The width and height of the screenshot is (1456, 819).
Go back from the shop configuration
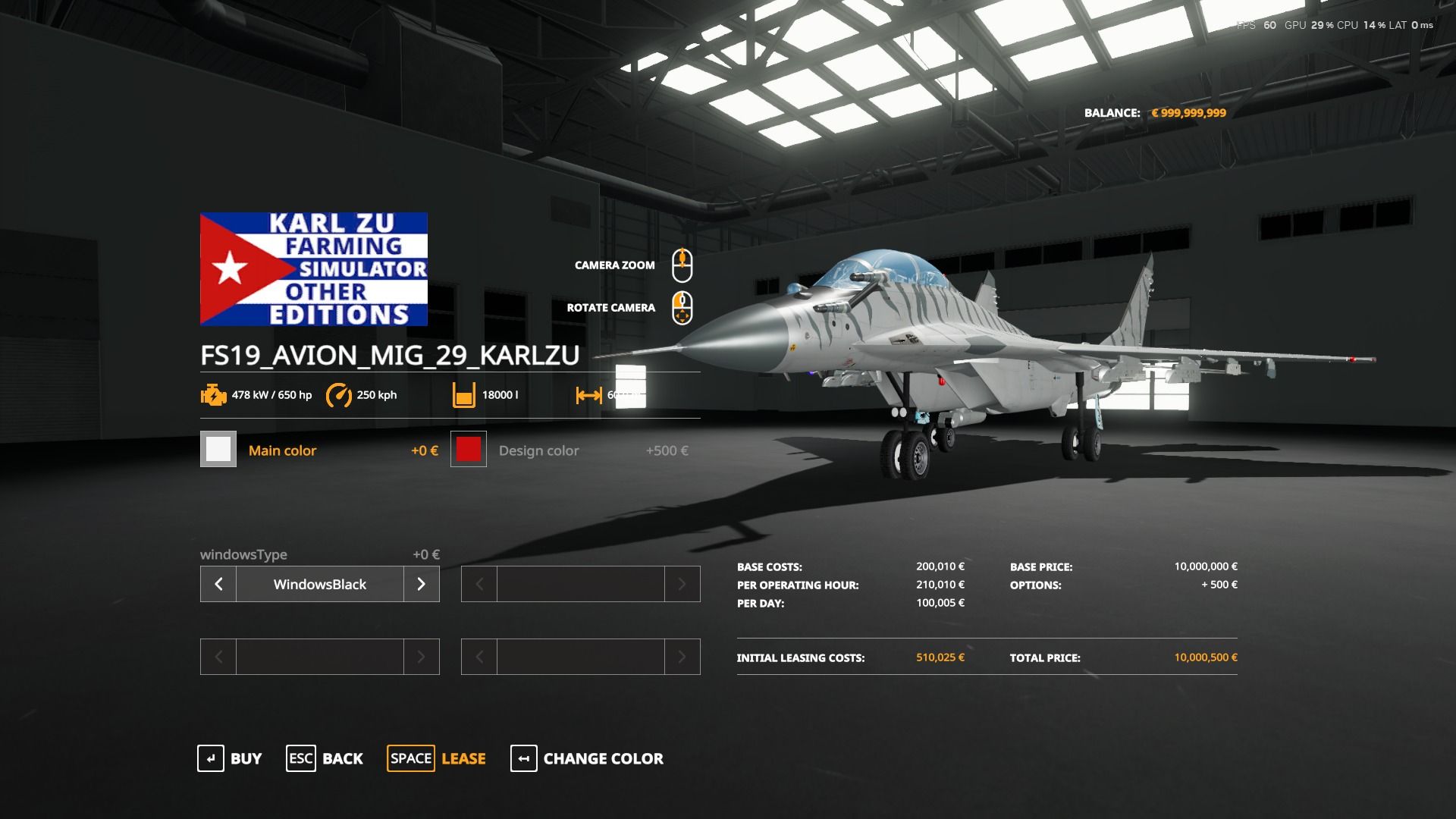click(x=325, y=758)
